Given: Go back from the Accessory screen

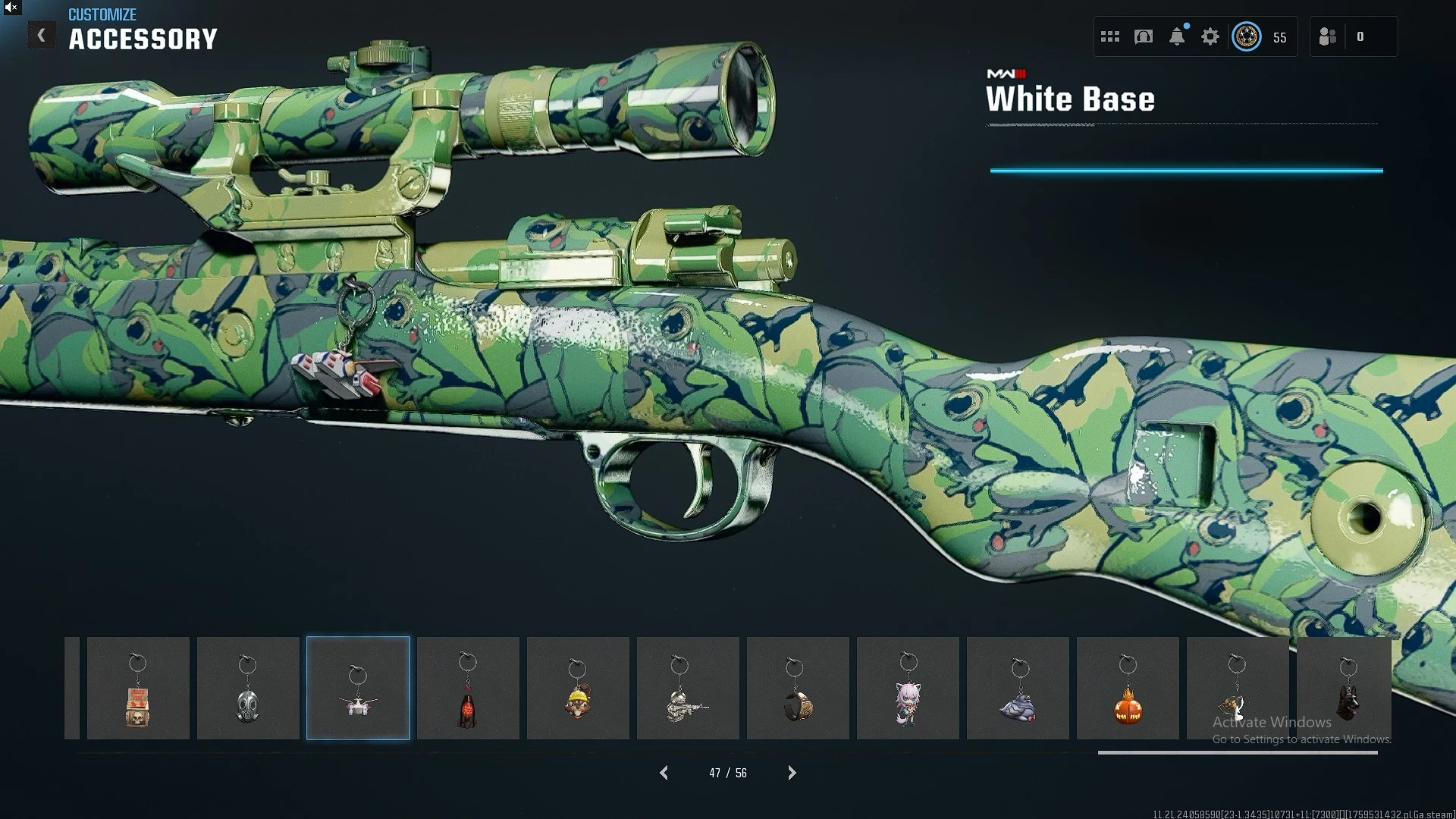Looking at the screenshot, I should (x=42, y=36).
